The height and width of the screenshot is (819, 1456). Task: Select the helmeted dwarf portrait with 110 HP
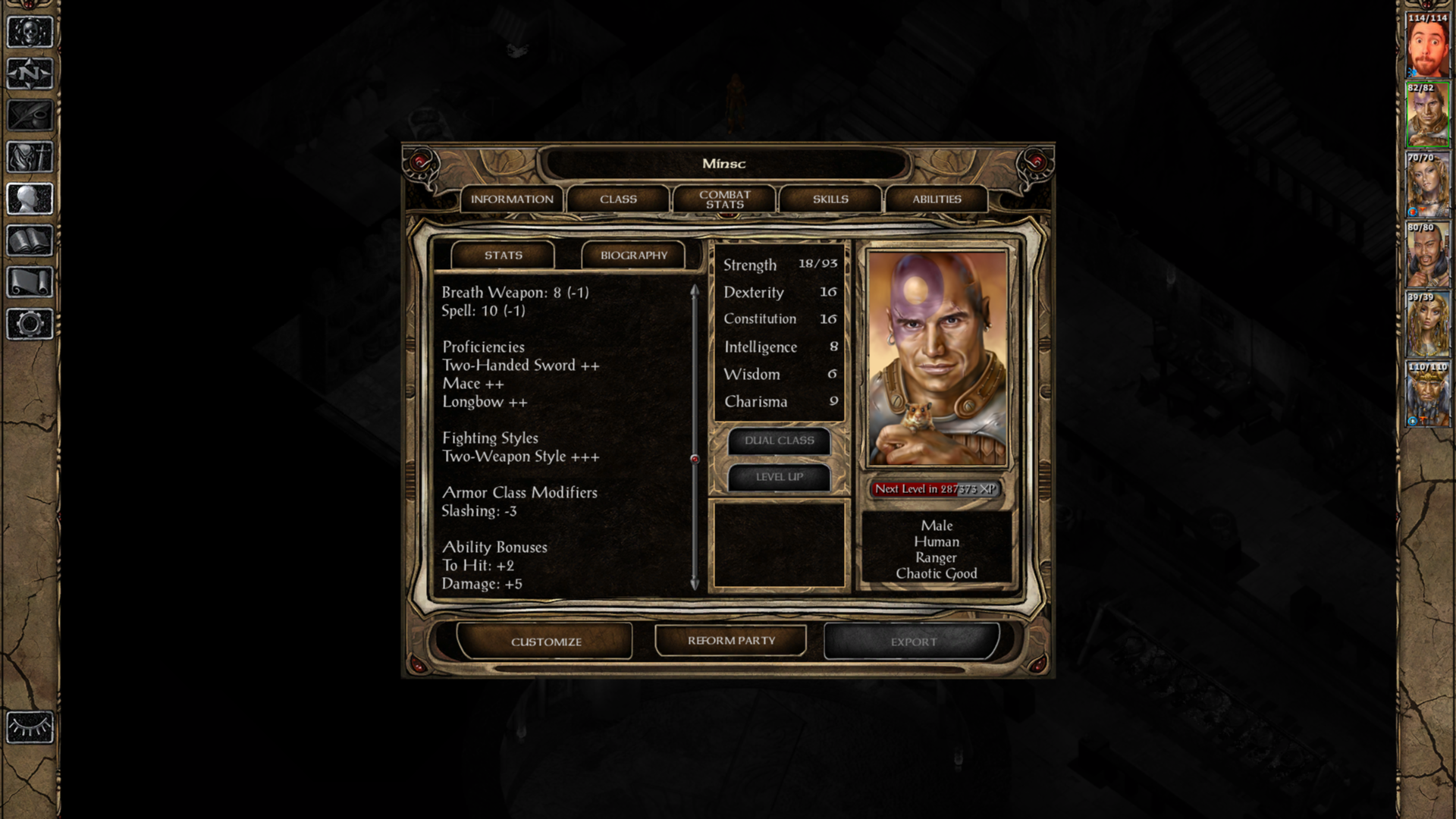(1427, 394)
